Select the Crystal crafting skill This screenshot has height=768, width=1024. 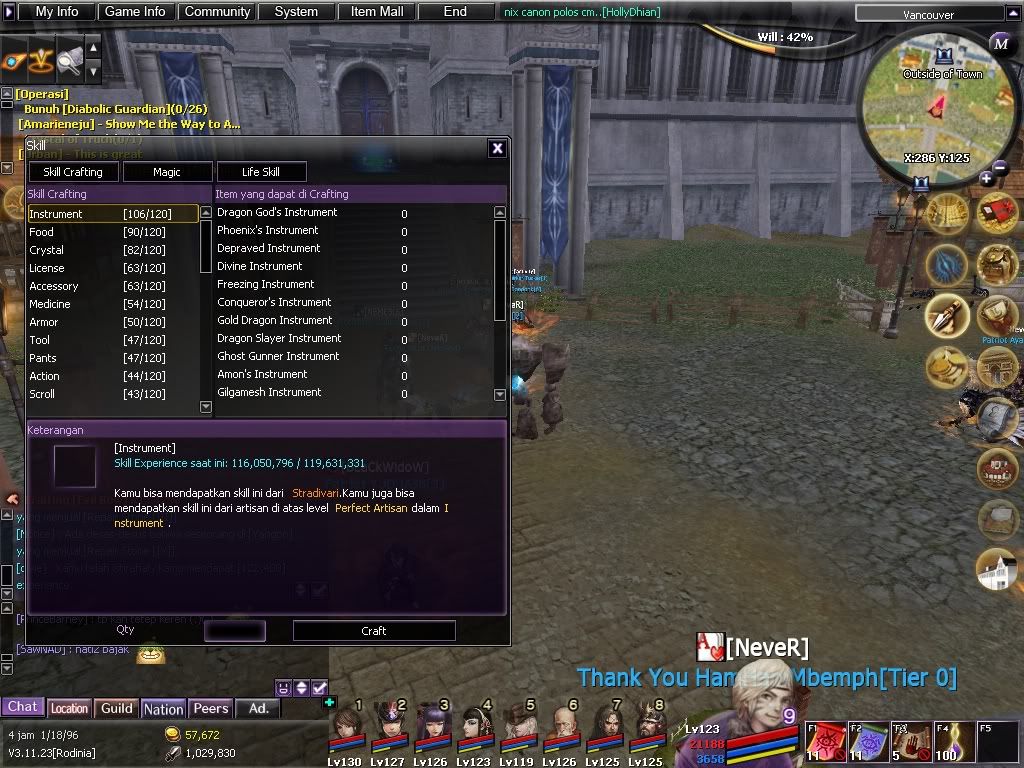tap(47, 250)
